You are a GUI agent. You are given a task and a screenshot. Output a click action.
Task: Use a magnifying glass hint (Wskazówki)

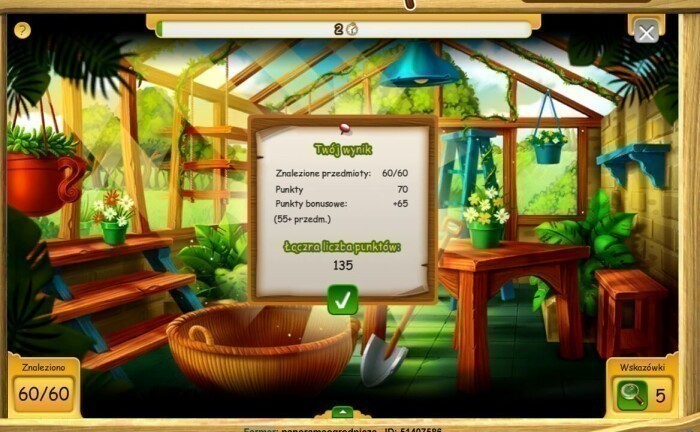click(632, 395)
